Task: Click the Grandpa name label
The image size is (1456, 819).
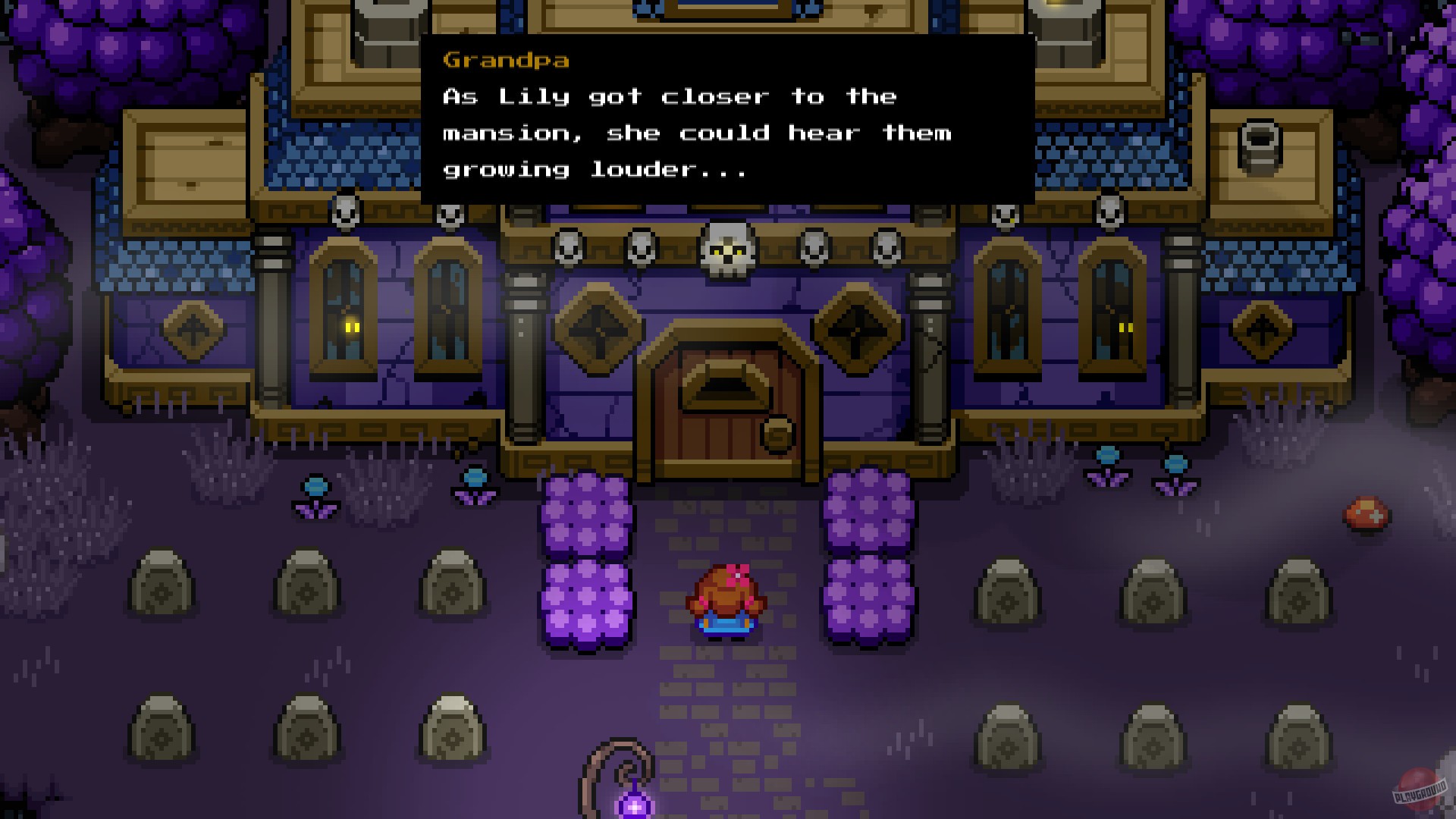Action: tap(504, 61)
